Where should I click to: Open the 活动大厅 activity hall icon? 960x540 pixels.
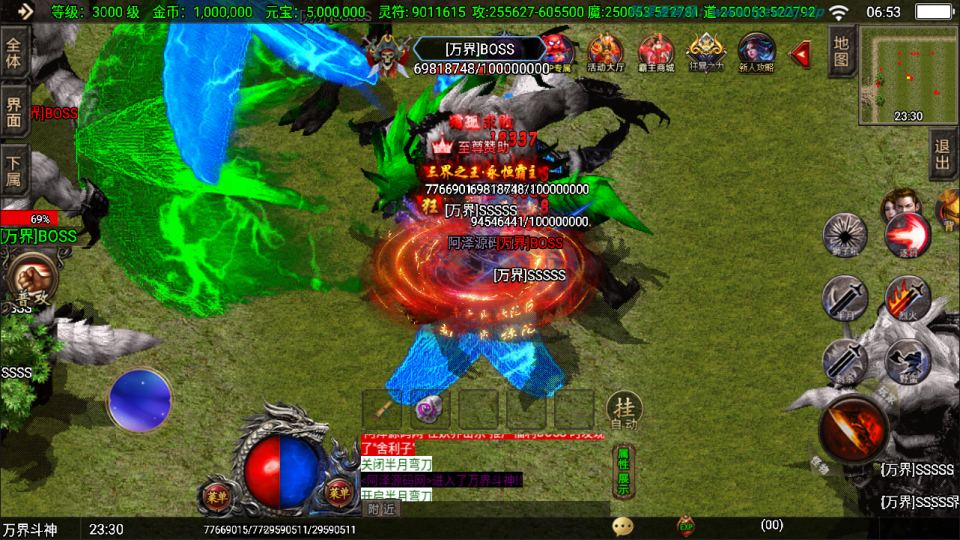(x=604, y=52)
